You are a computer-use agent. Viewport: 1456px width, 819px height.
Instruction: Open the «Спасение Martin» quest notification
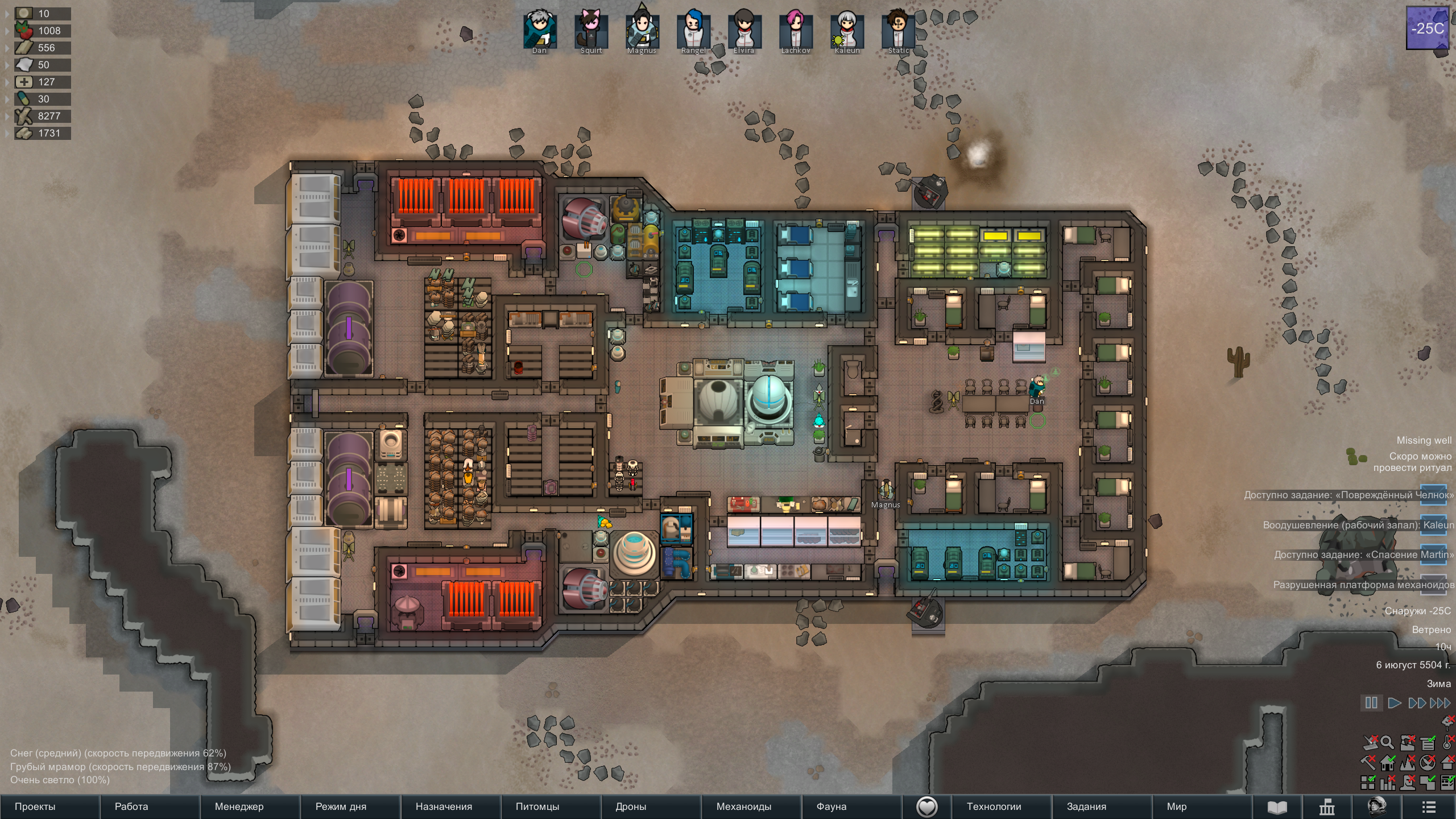[x=1363, y=555]
